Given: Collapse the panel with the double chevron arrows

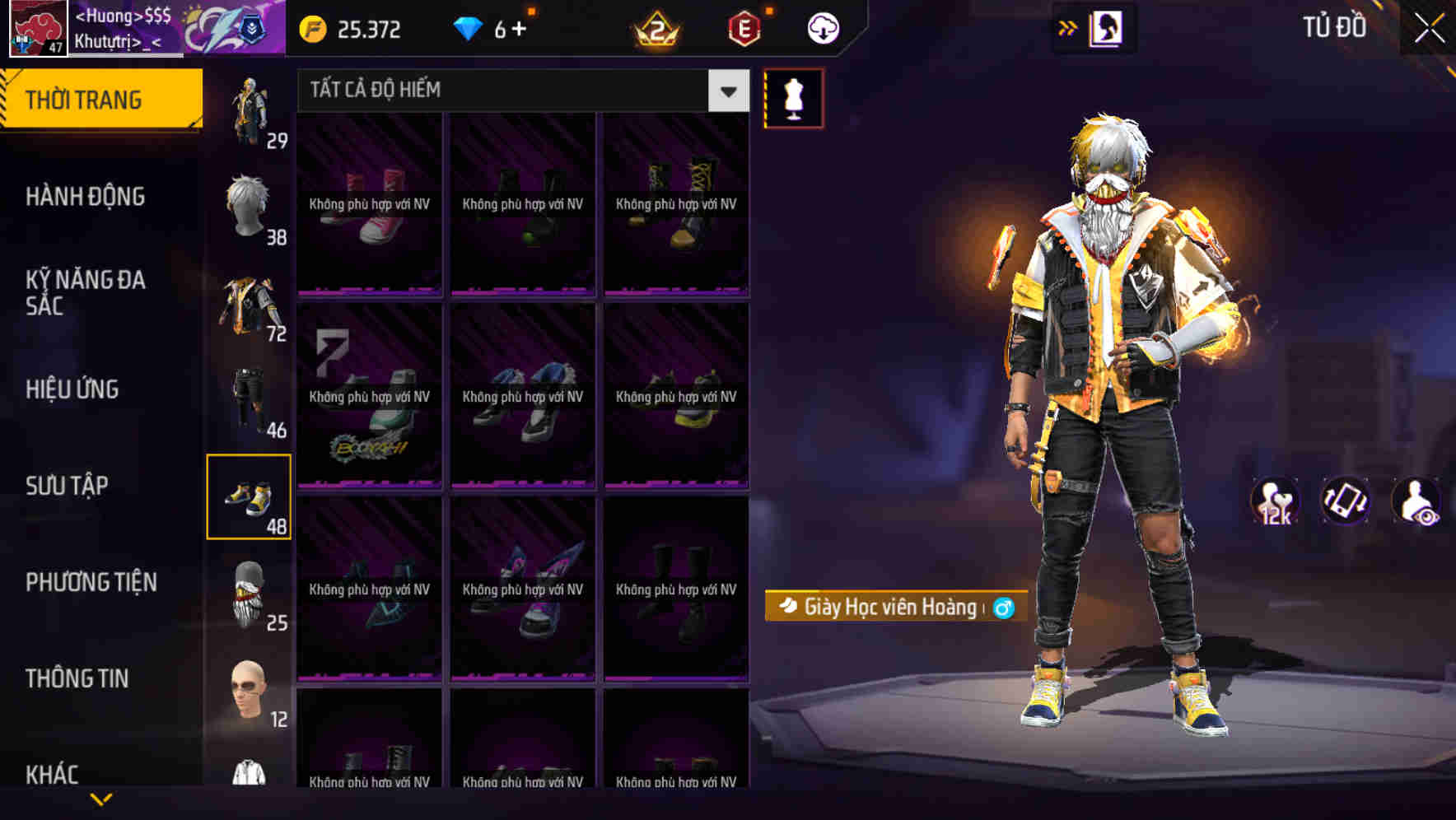Looking at the screenshot, I should pyautogui.click(x=1067, y=27).
